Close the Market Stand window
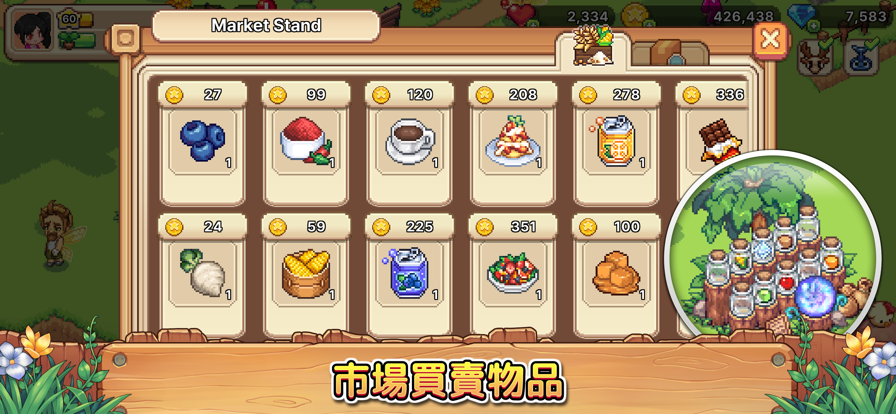Viewport: 896px width, 414px height. pos(770,40)
